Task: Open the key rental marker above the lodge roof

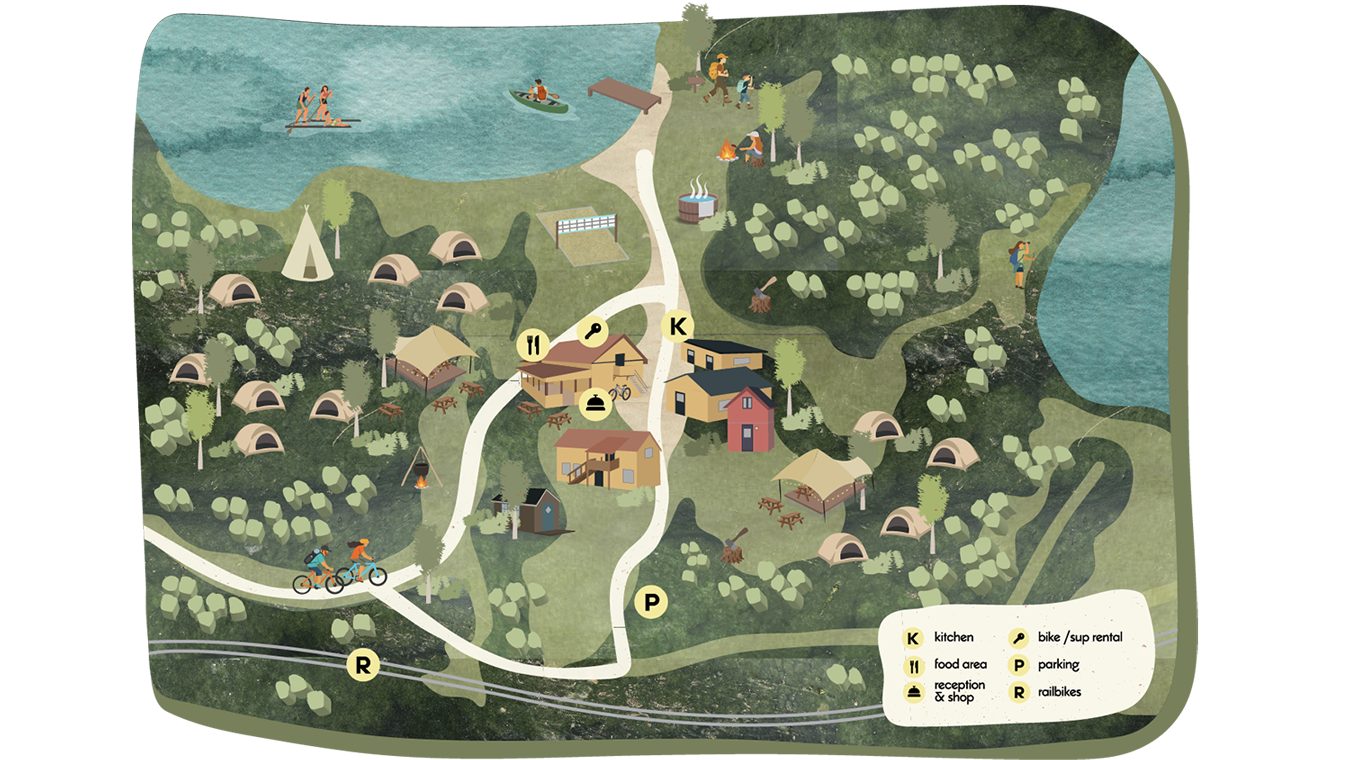Action: [x=593, y=333]
